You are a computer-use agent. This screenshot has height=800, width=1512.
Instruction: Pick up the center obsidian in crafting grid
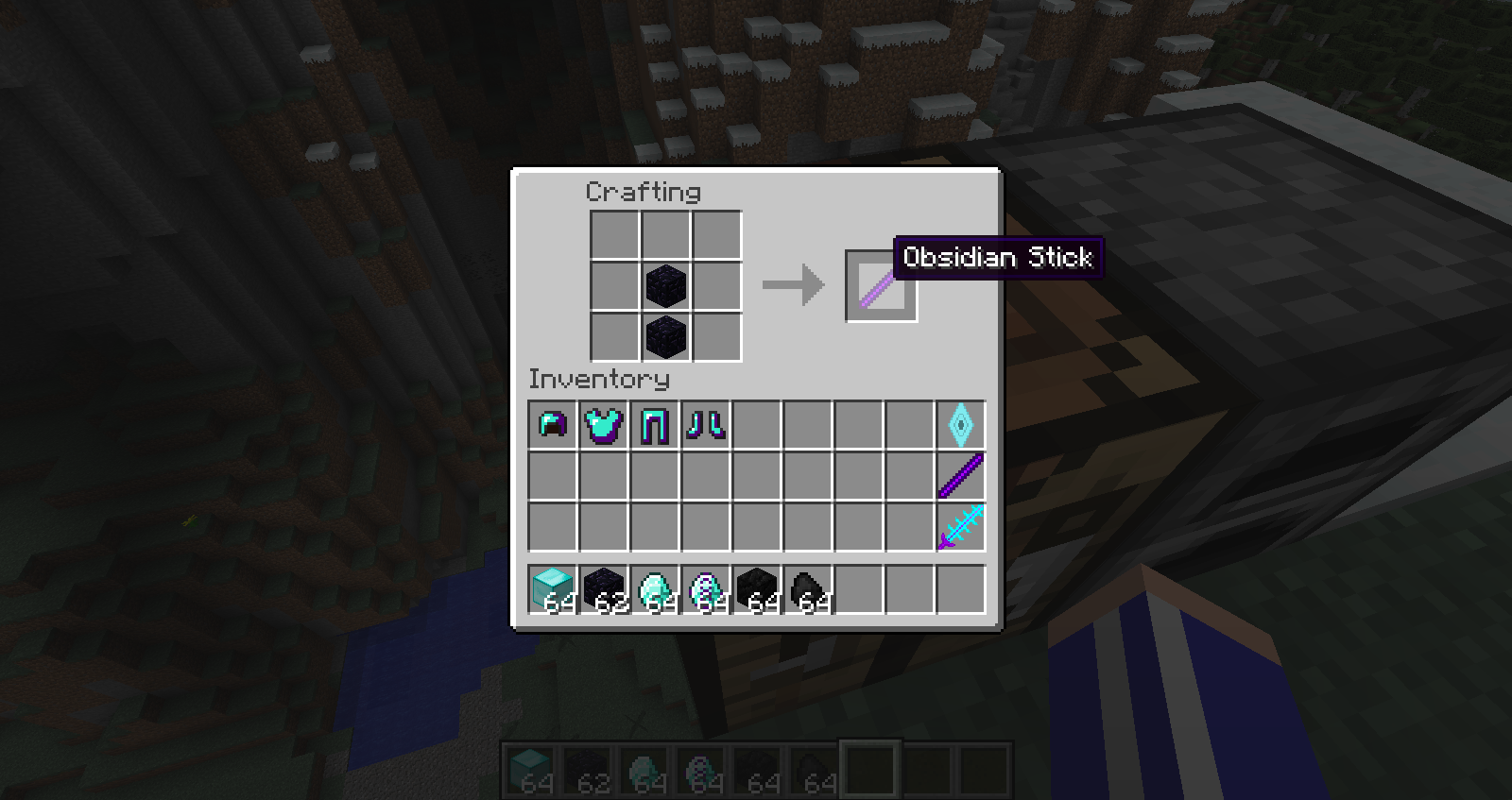(666, 285)
